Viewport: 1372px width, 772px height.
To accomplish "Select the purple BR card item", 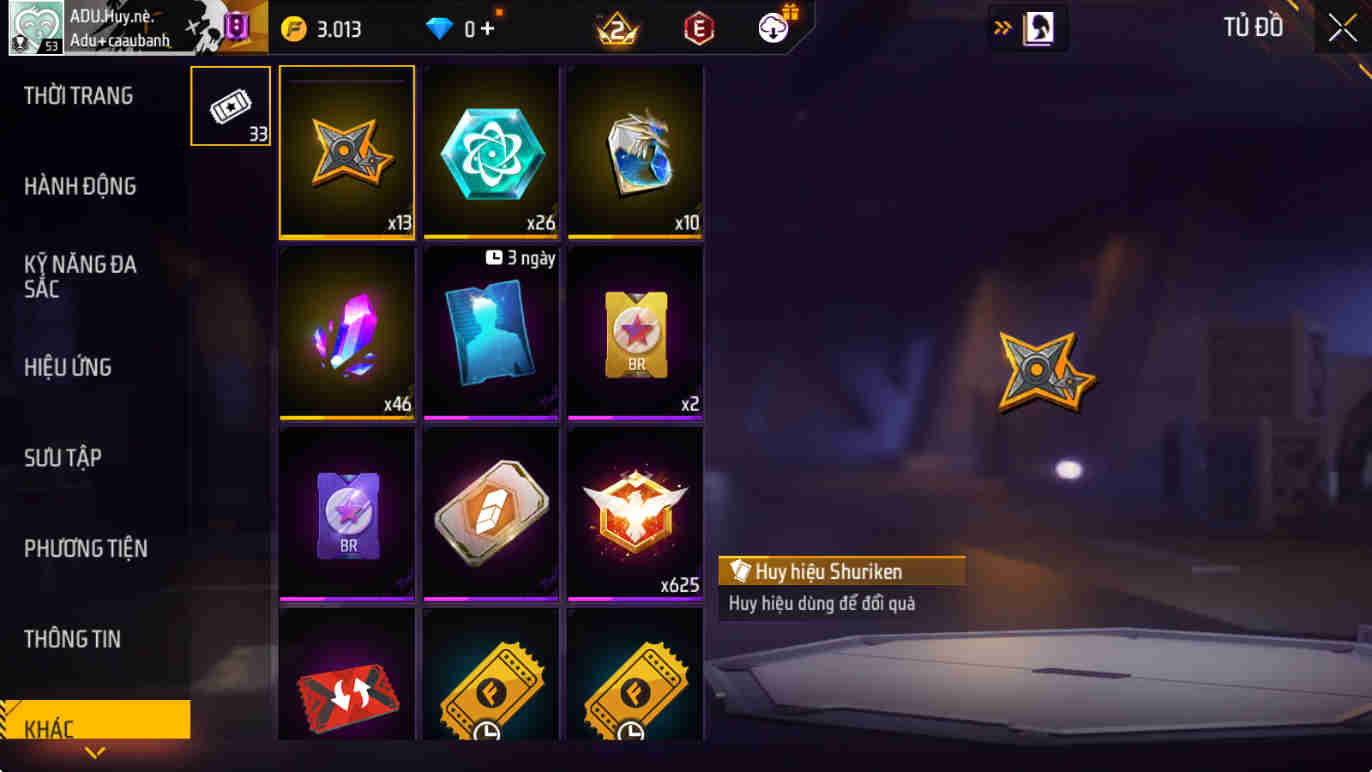I will click(346, 515).
